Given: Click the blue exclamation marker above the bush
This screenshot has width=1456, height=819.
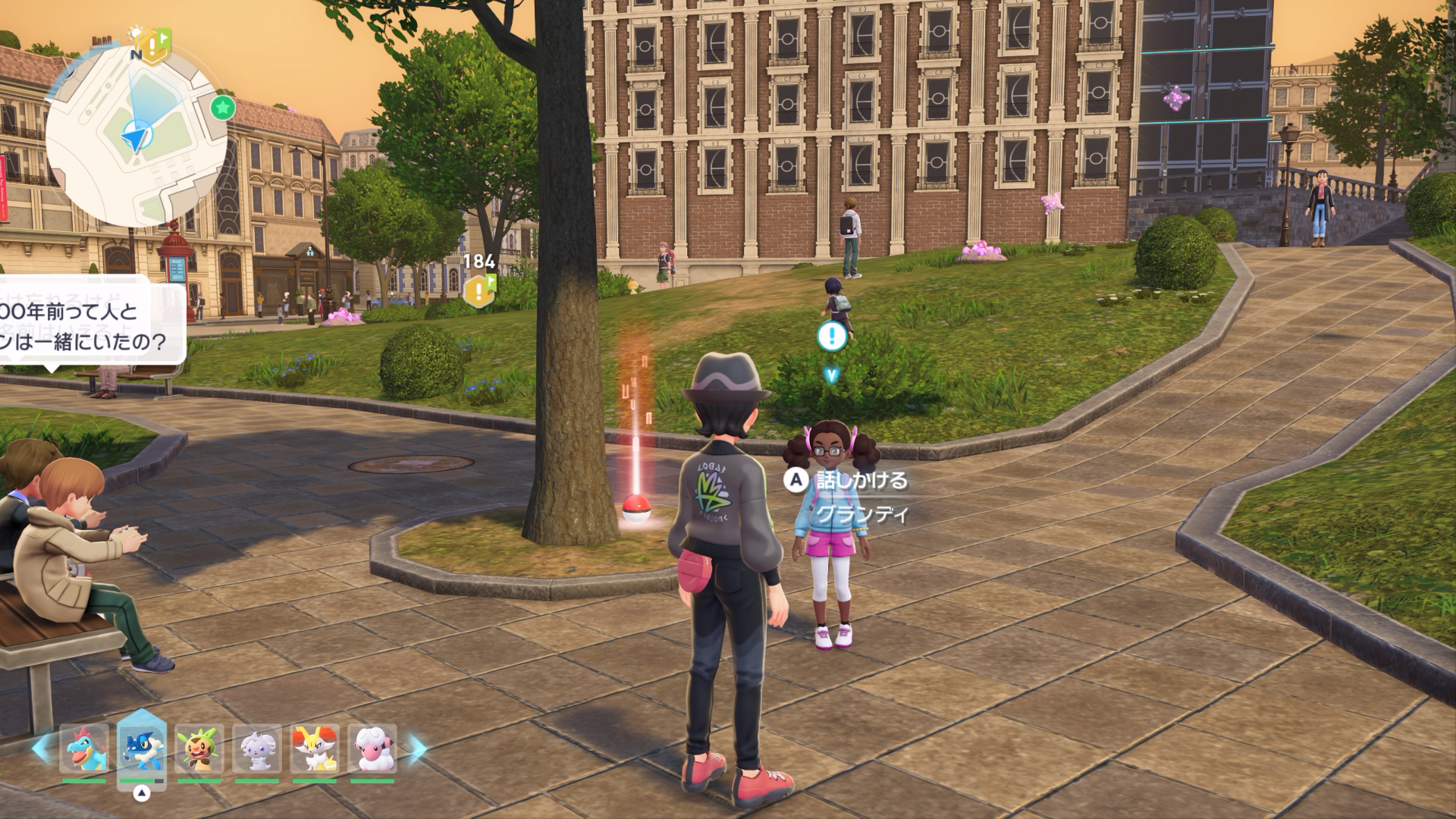Looking at the screenshot, I should [832, 336].
